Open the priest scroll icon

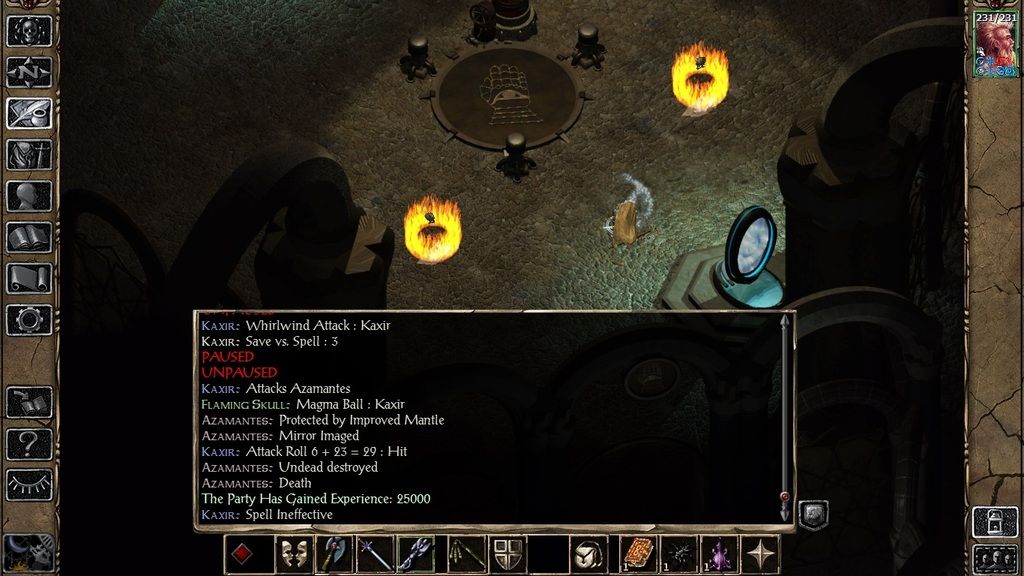tap(29, 279)
